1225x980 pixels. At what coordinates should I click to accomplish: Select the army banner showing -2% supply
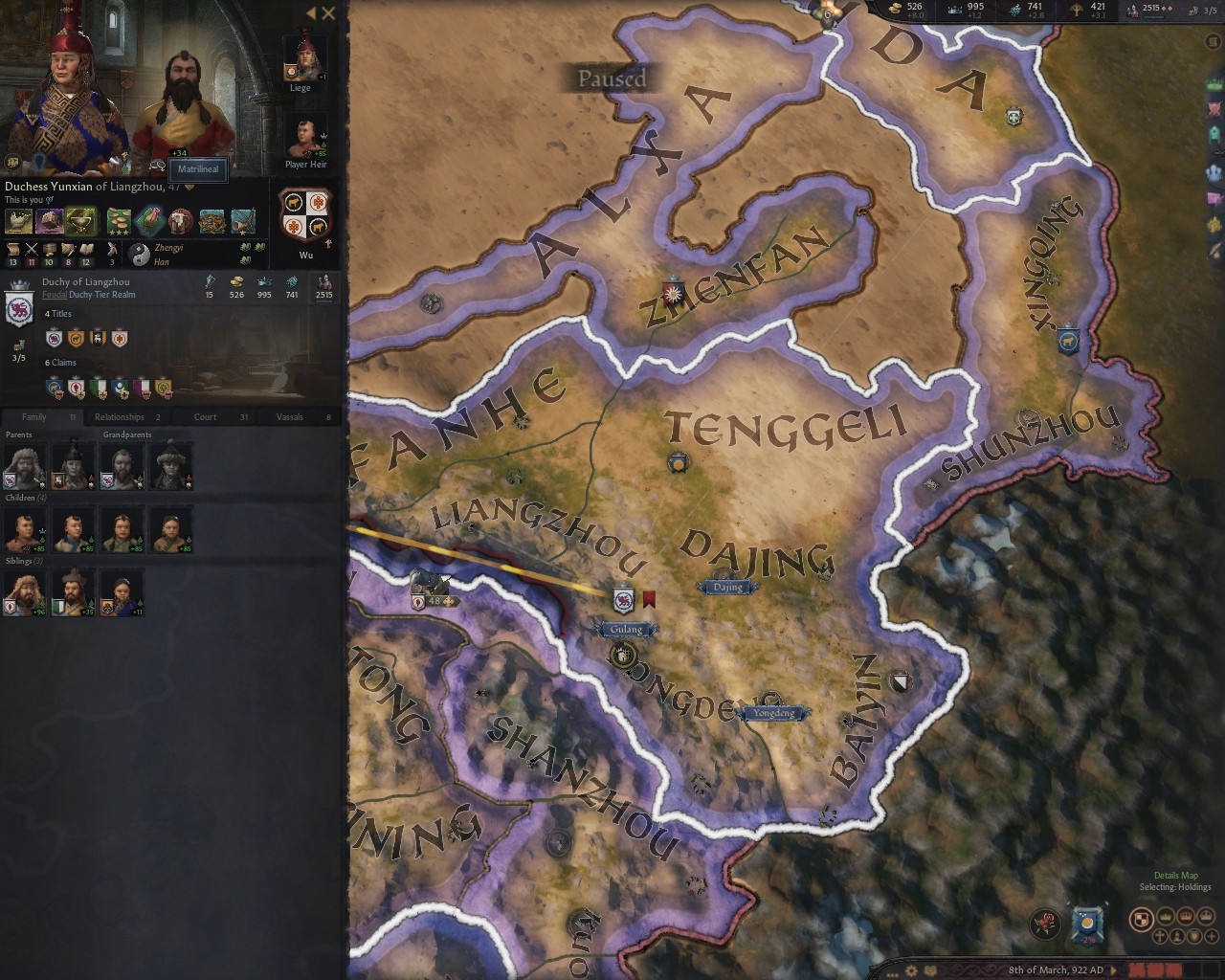[x=1086, y=921]
